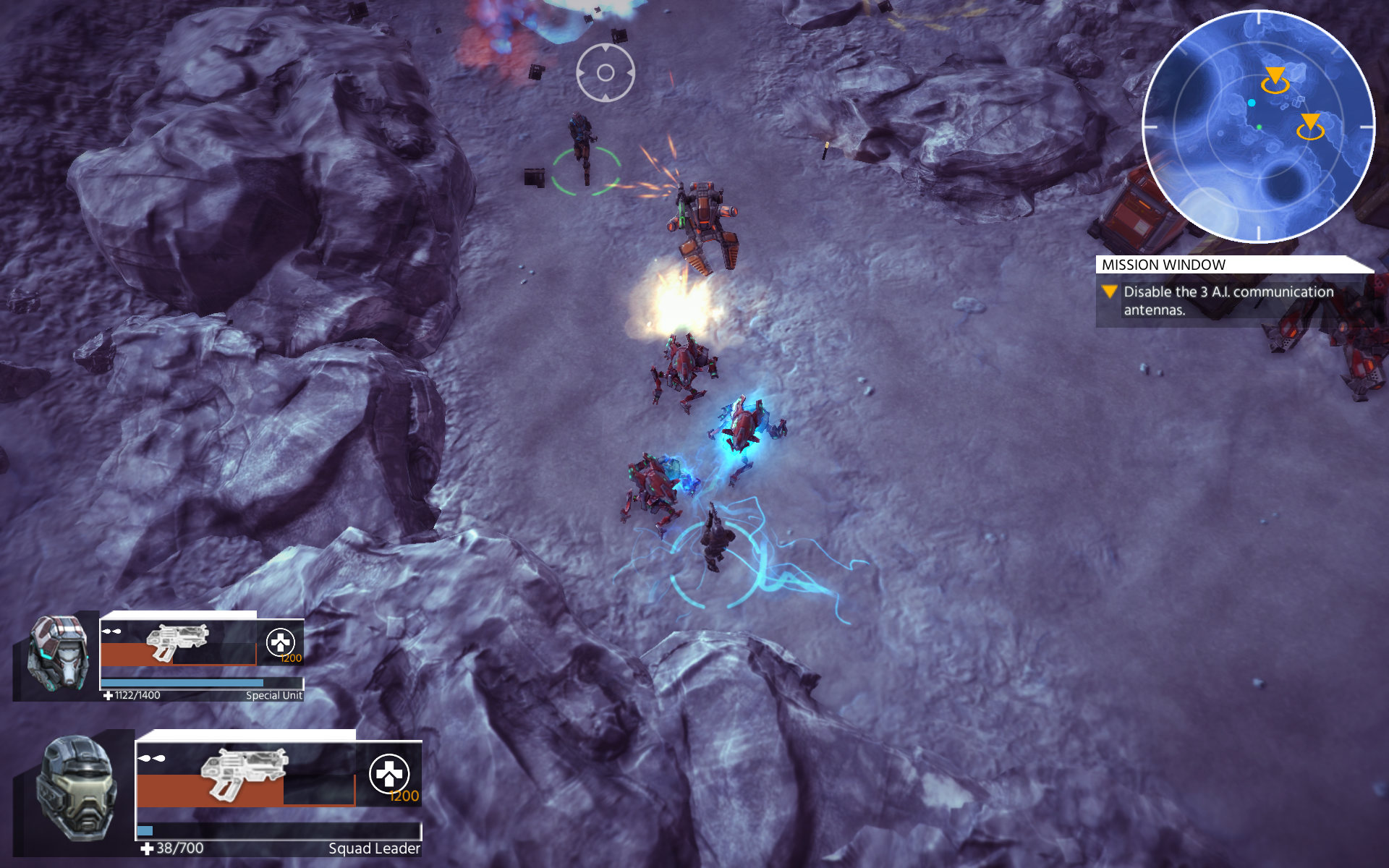
Task: Use the Special Unit's medkit ability
Action: 281,642
